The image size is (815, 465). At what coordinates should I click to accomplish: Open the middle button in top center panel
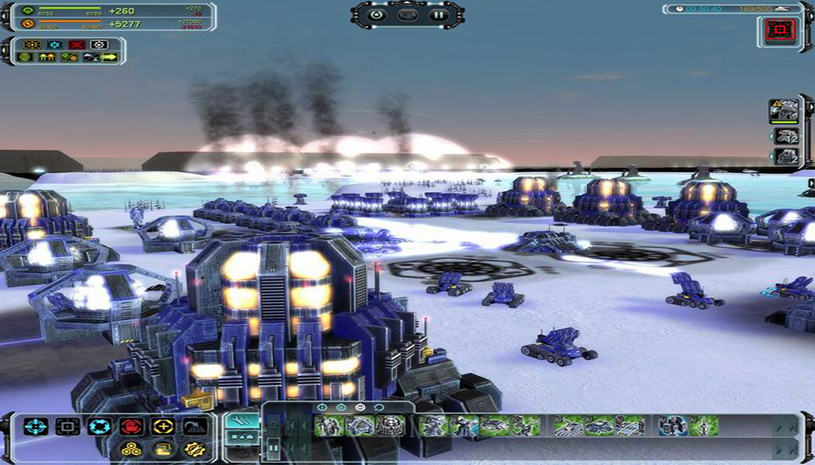[x=407, y=15]
